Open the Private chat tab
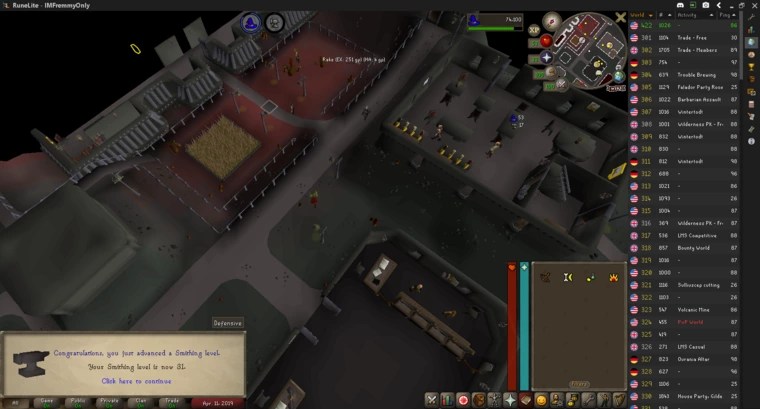Viewport: 760px width, 409px height. click(110, 401)
